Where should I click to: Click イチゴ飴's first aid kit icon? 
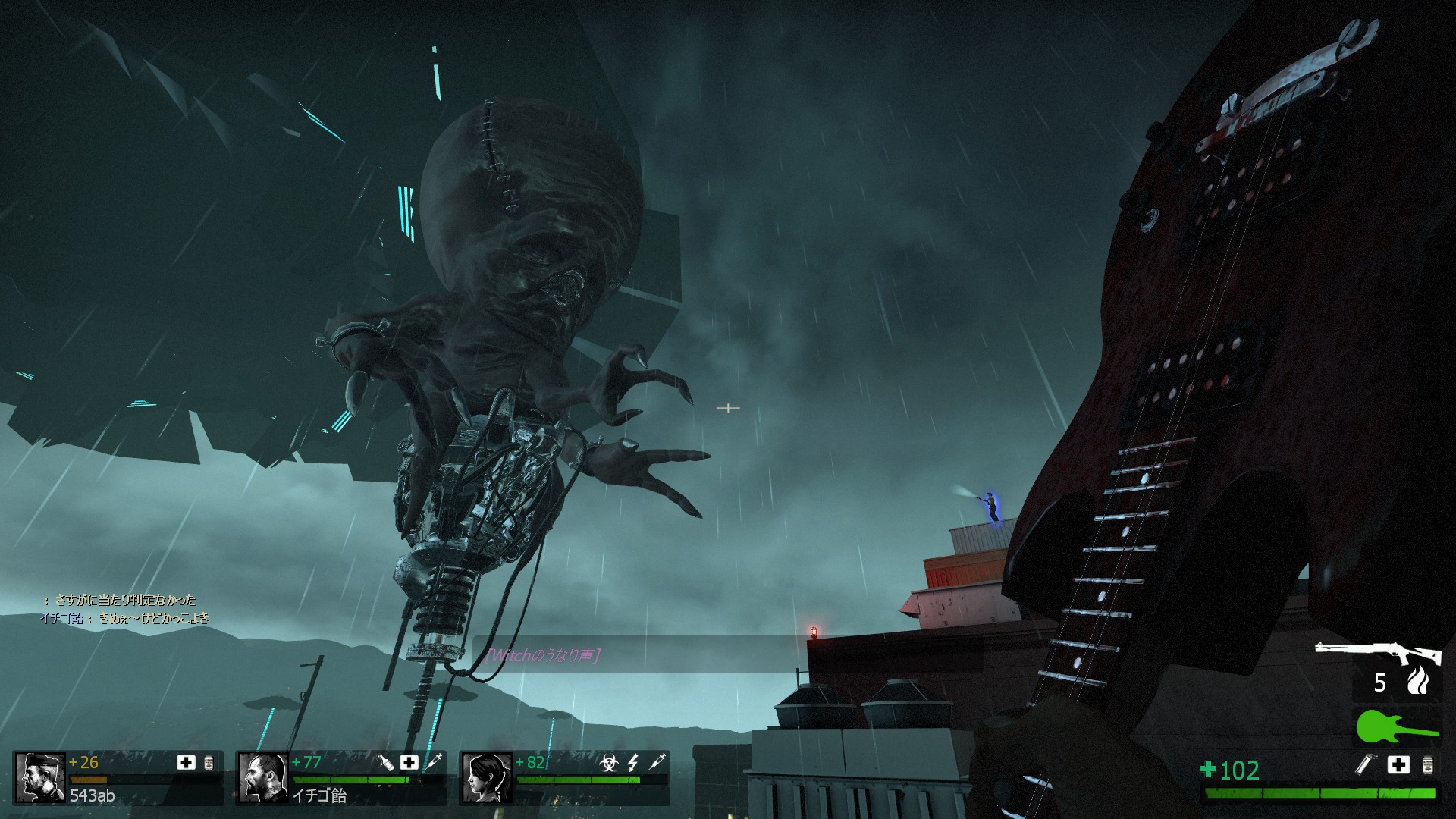point(409,762)
